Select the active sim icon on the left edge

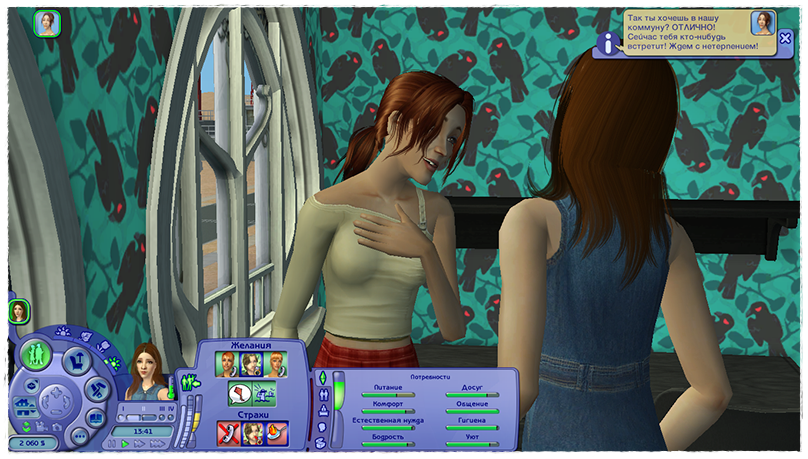click(x=18, y=311)
